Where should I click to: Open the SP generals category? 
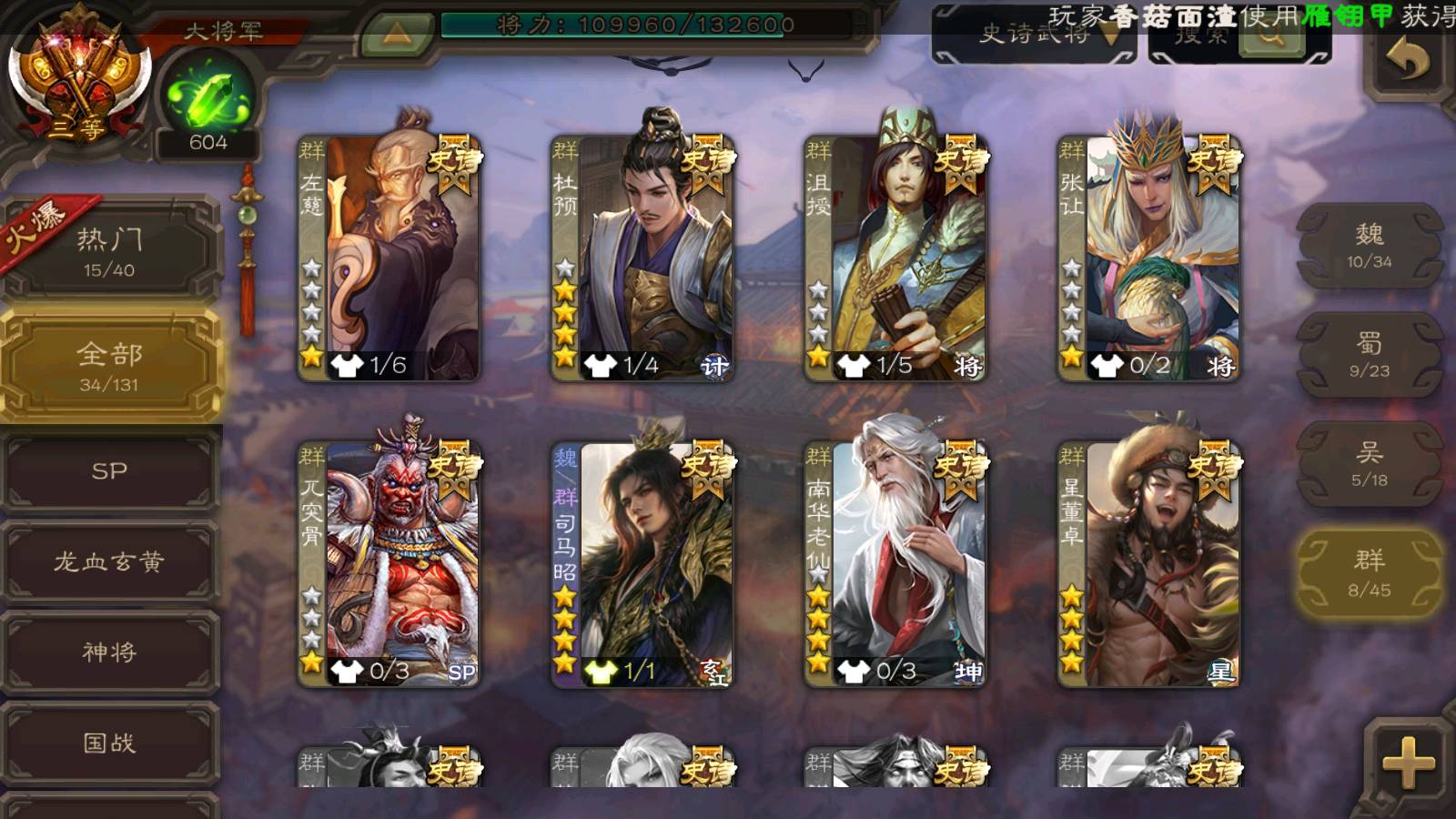coord(109,471)
